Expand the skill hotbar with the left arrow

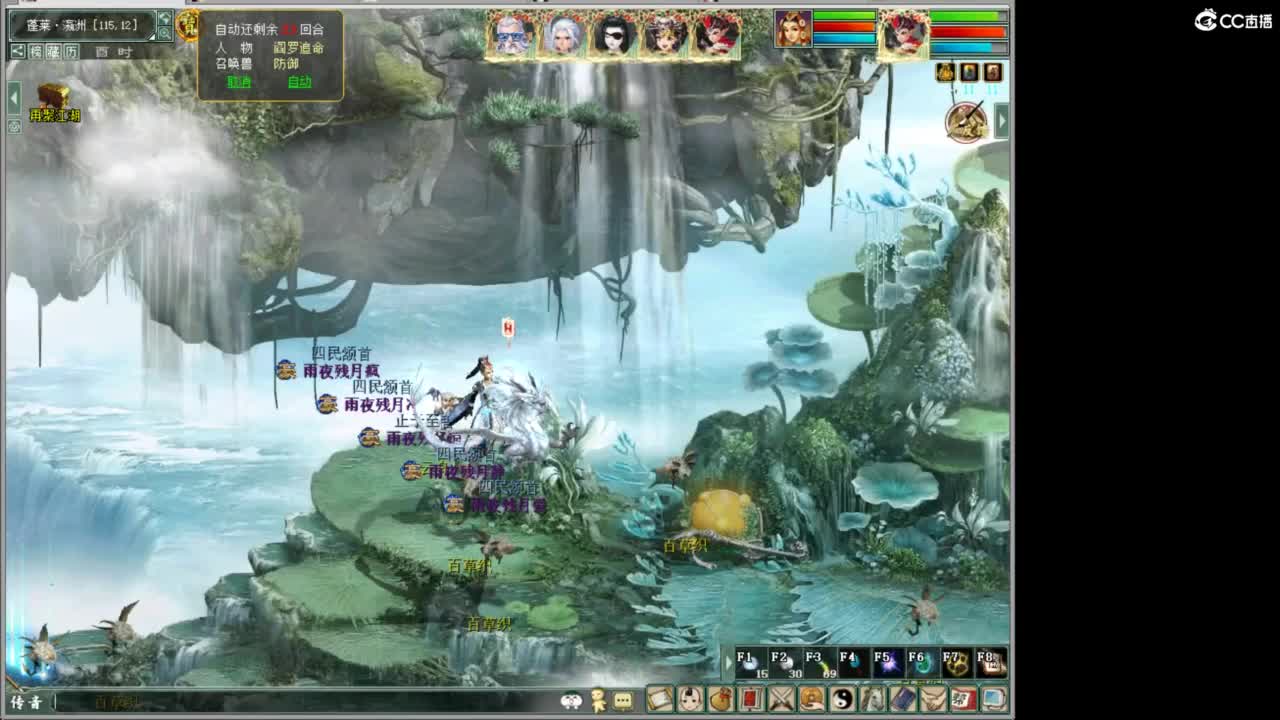[x=728, y=662]
